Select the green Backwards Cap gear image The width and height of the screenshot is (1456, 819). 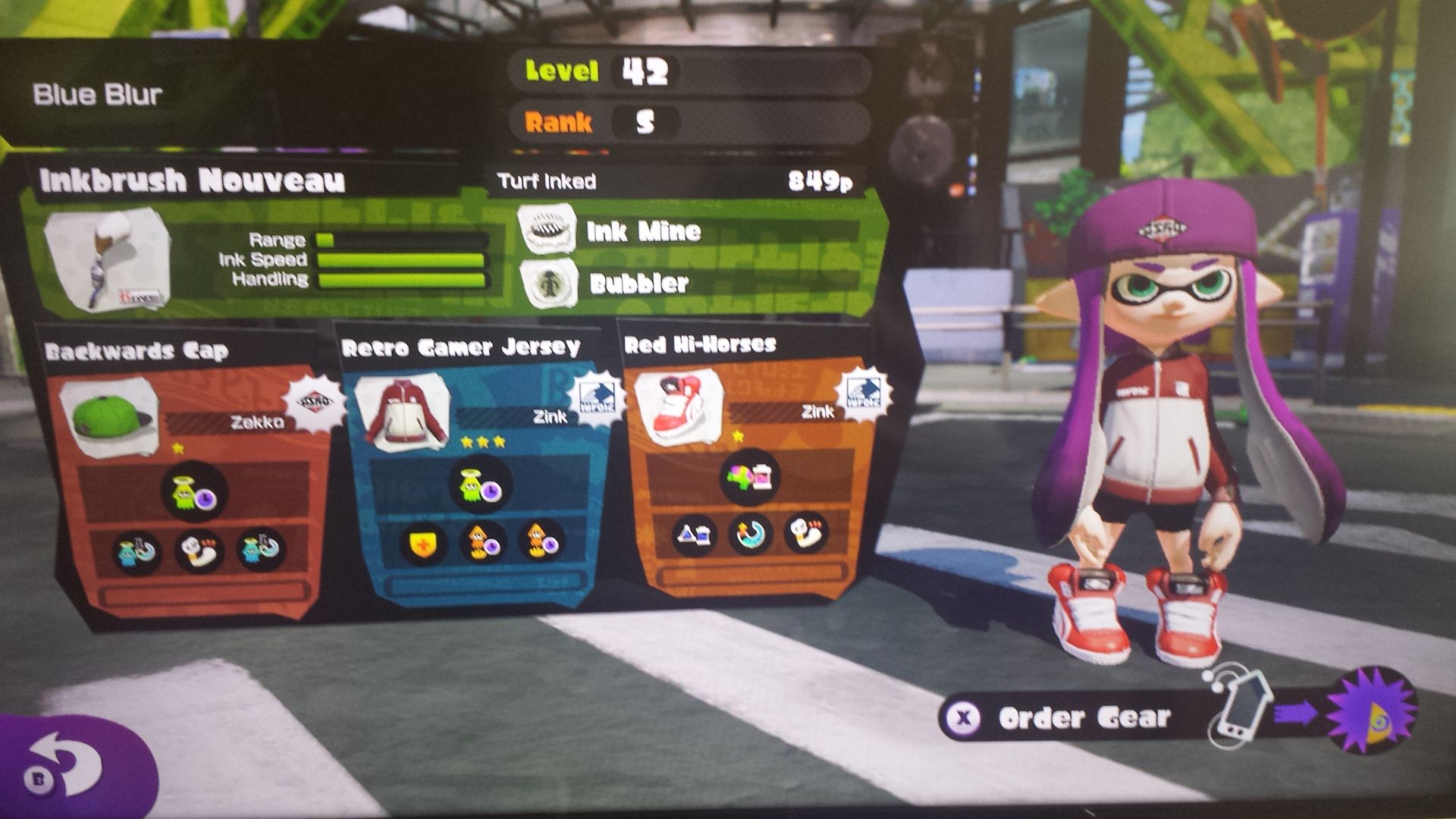(x=109, y=418)
